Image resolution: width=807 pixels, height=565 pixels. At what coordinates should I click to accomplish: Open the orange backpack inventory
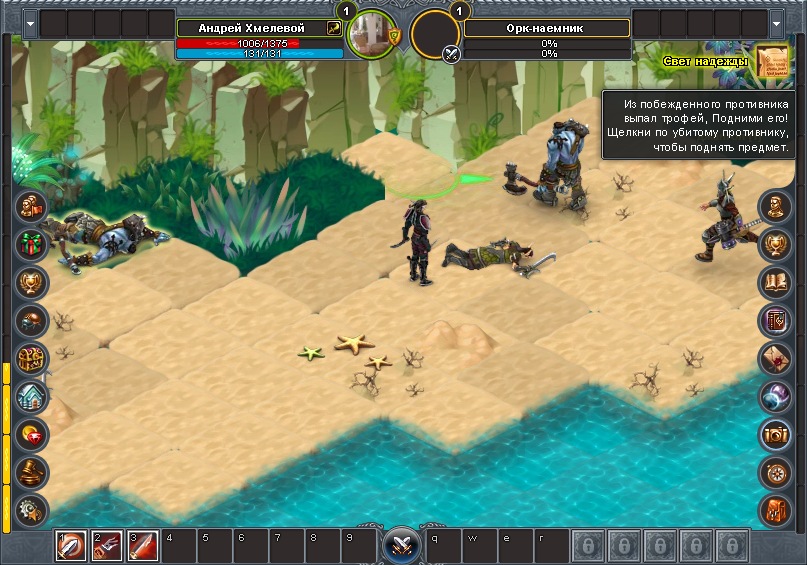[776, 509]
